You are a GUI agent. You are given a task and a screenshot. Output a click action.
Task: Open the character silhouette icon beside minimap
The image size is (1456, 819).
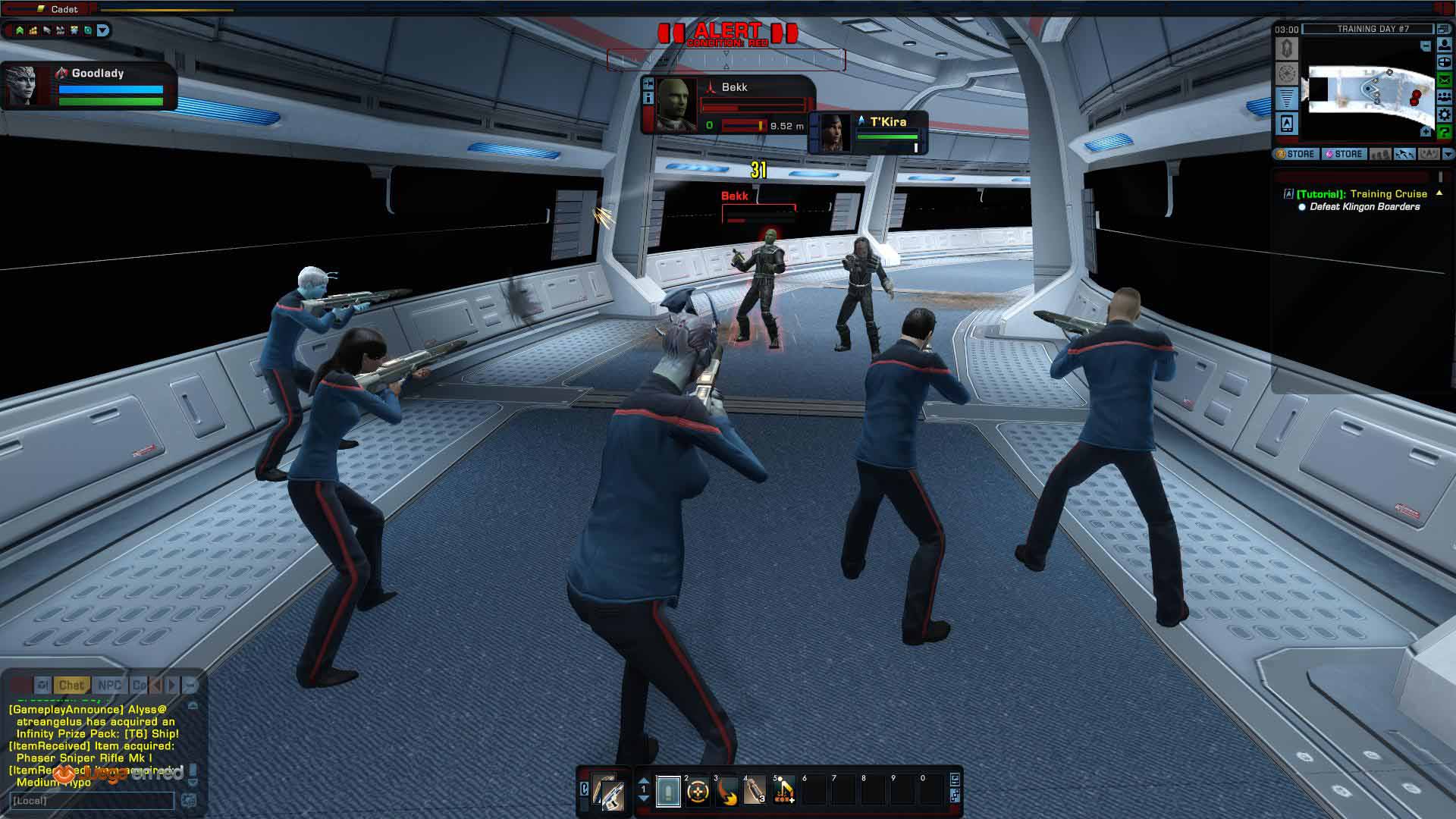click(x=1444, y=45)
